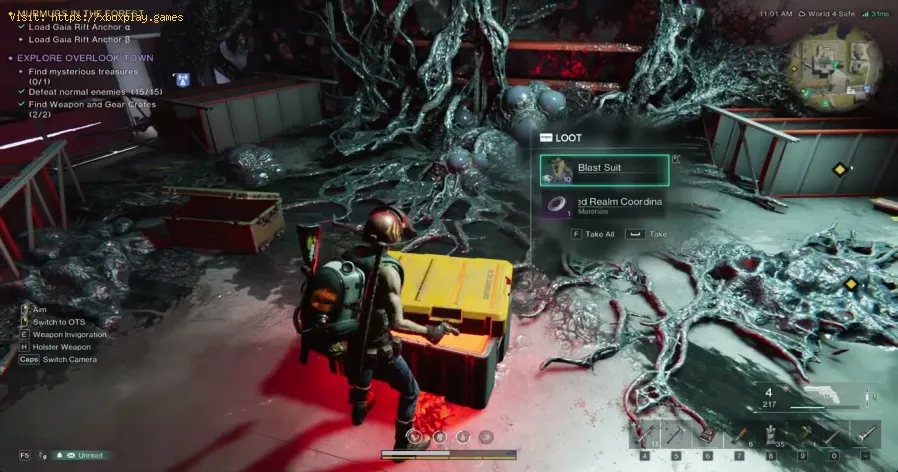
Task: Select the last hotbar slot tool
Action: (865, 433)
